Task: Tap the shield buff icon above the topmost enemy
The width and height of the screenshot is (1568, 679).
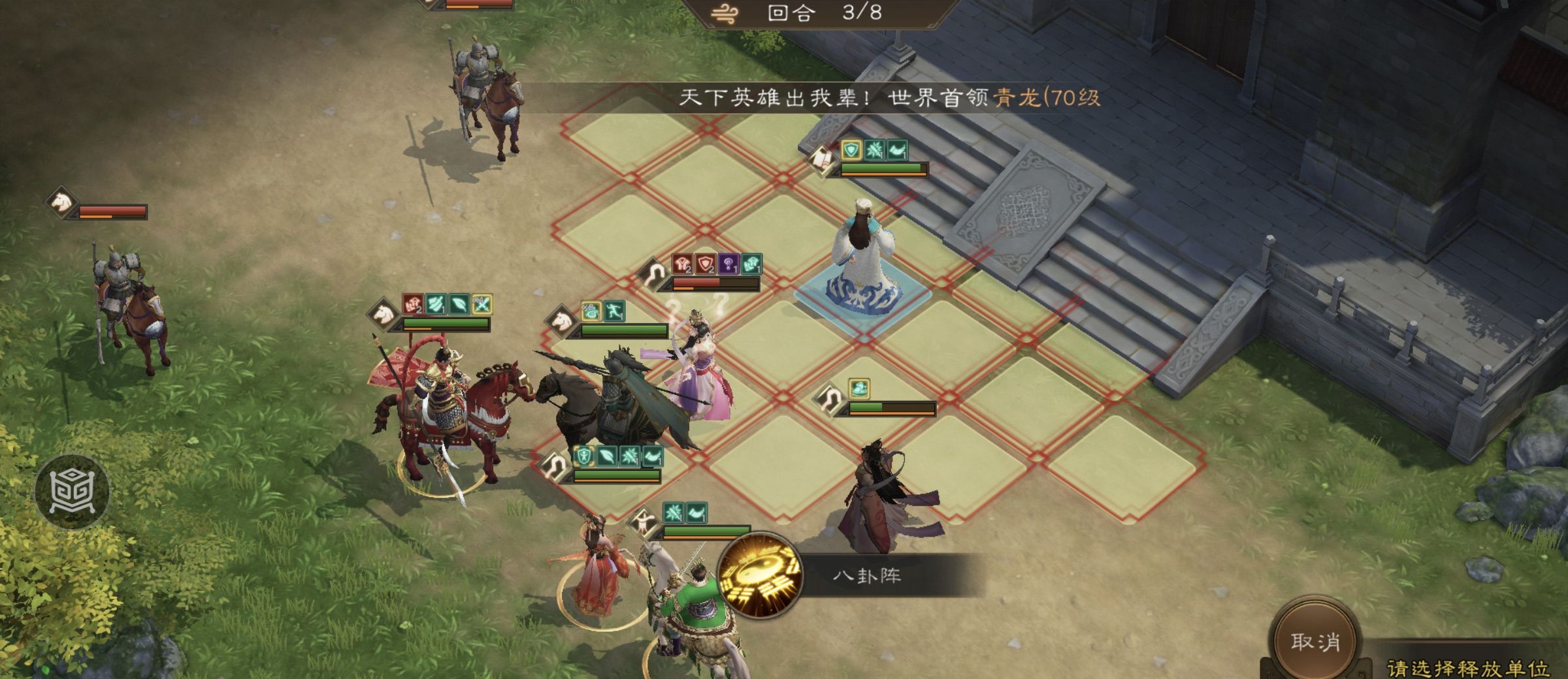Action: point(850,150)
